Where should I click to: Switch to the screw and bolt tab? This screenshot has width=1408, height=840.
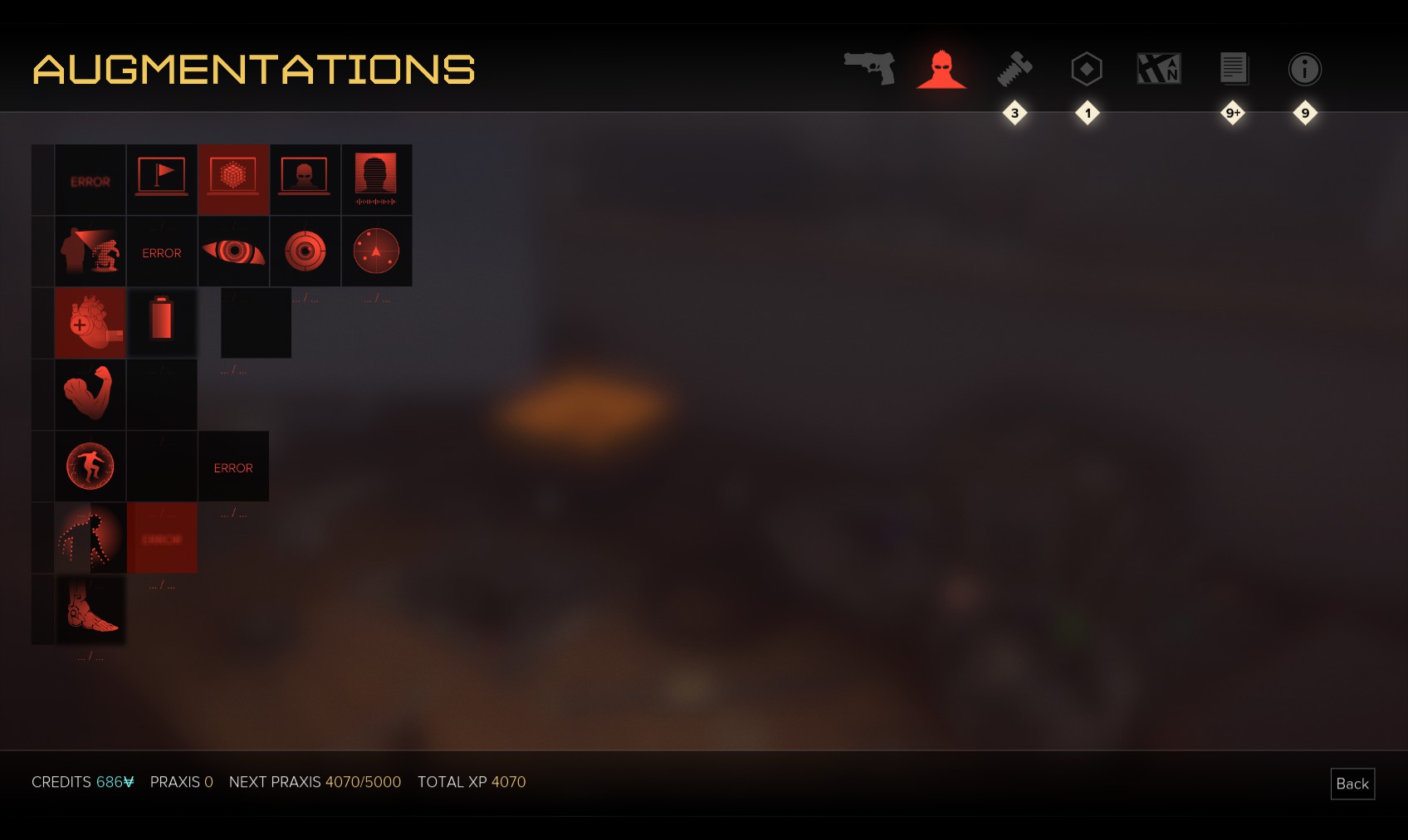click(1014, 69)
